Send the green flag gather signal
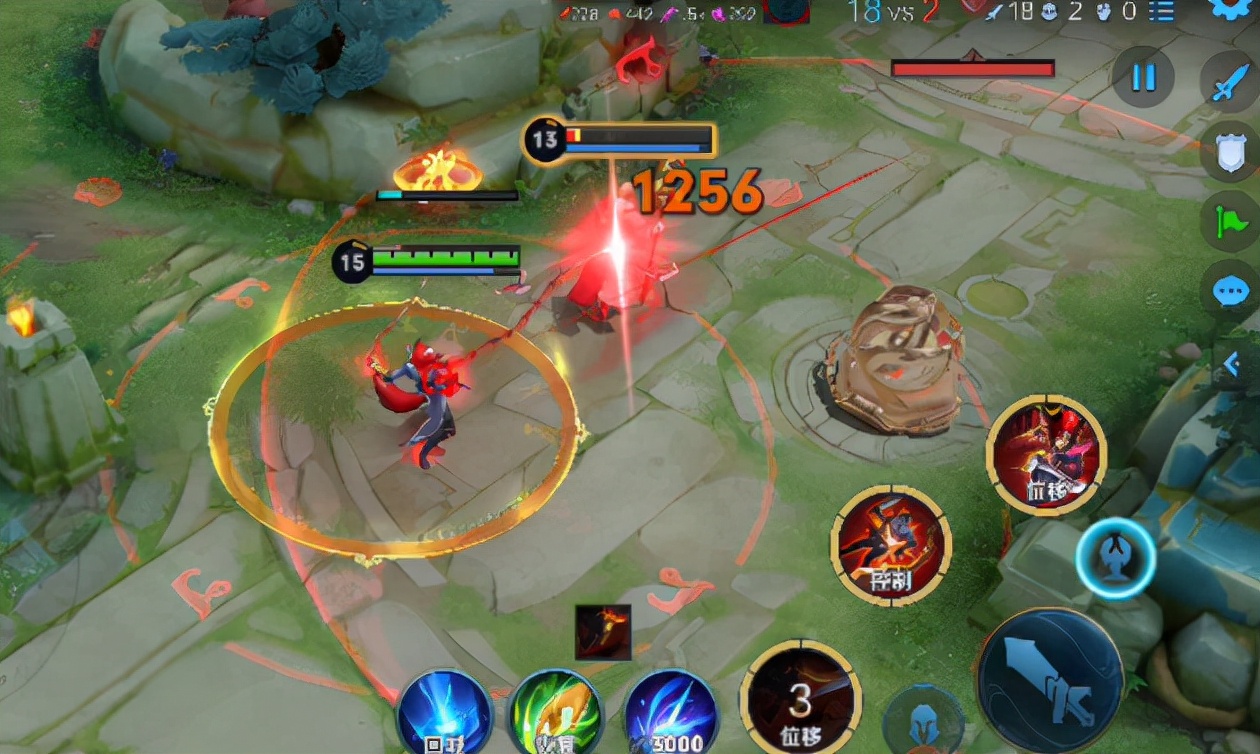 (1229, 220)
